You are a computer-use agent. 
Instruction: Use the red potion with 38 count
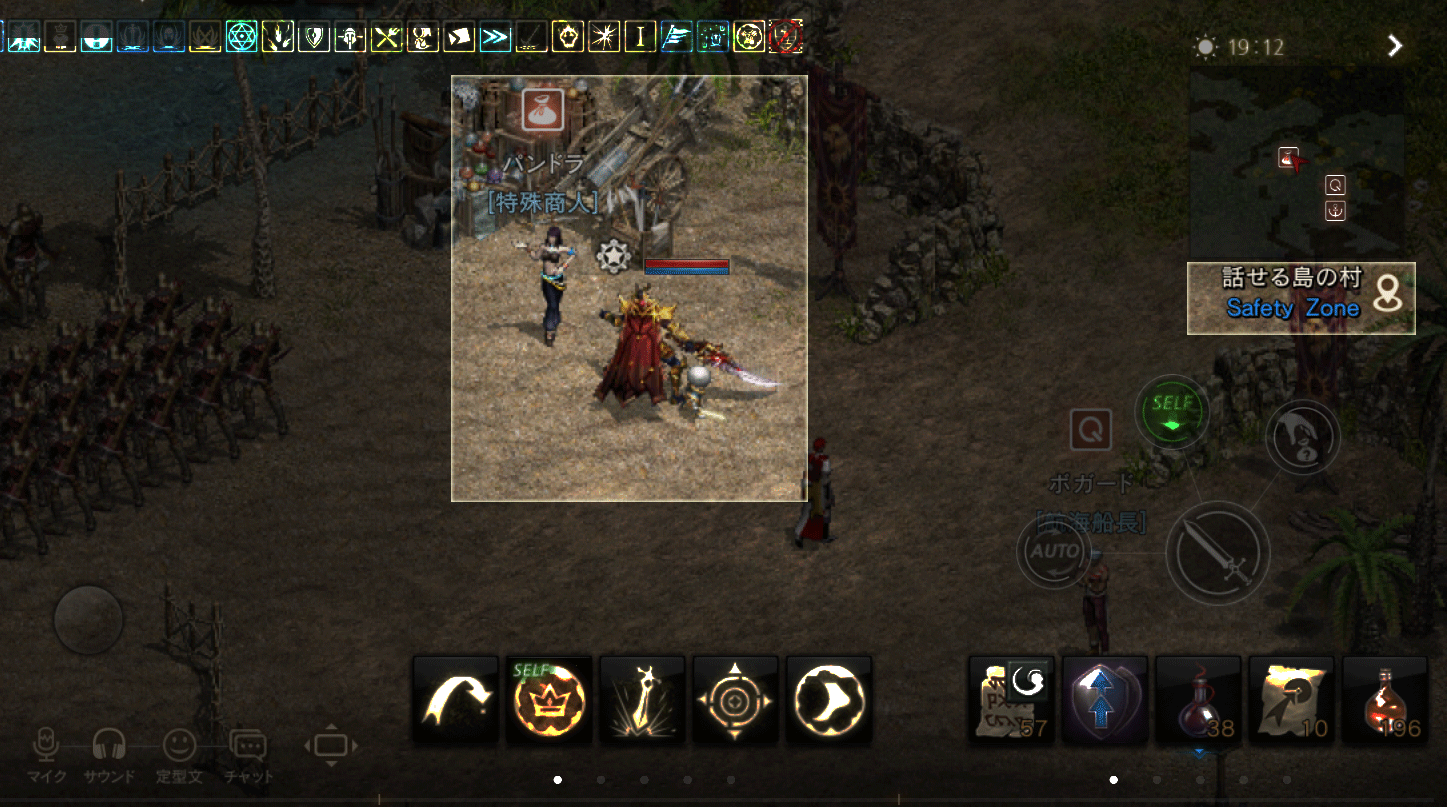[x=1198, y=699]
